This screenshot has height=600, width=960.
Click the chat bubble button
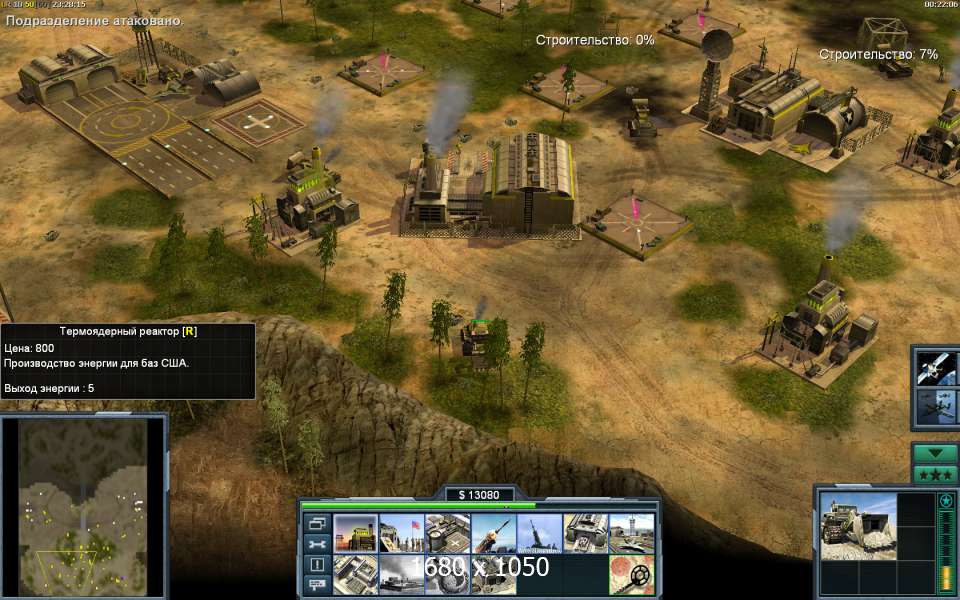point(316,584)
